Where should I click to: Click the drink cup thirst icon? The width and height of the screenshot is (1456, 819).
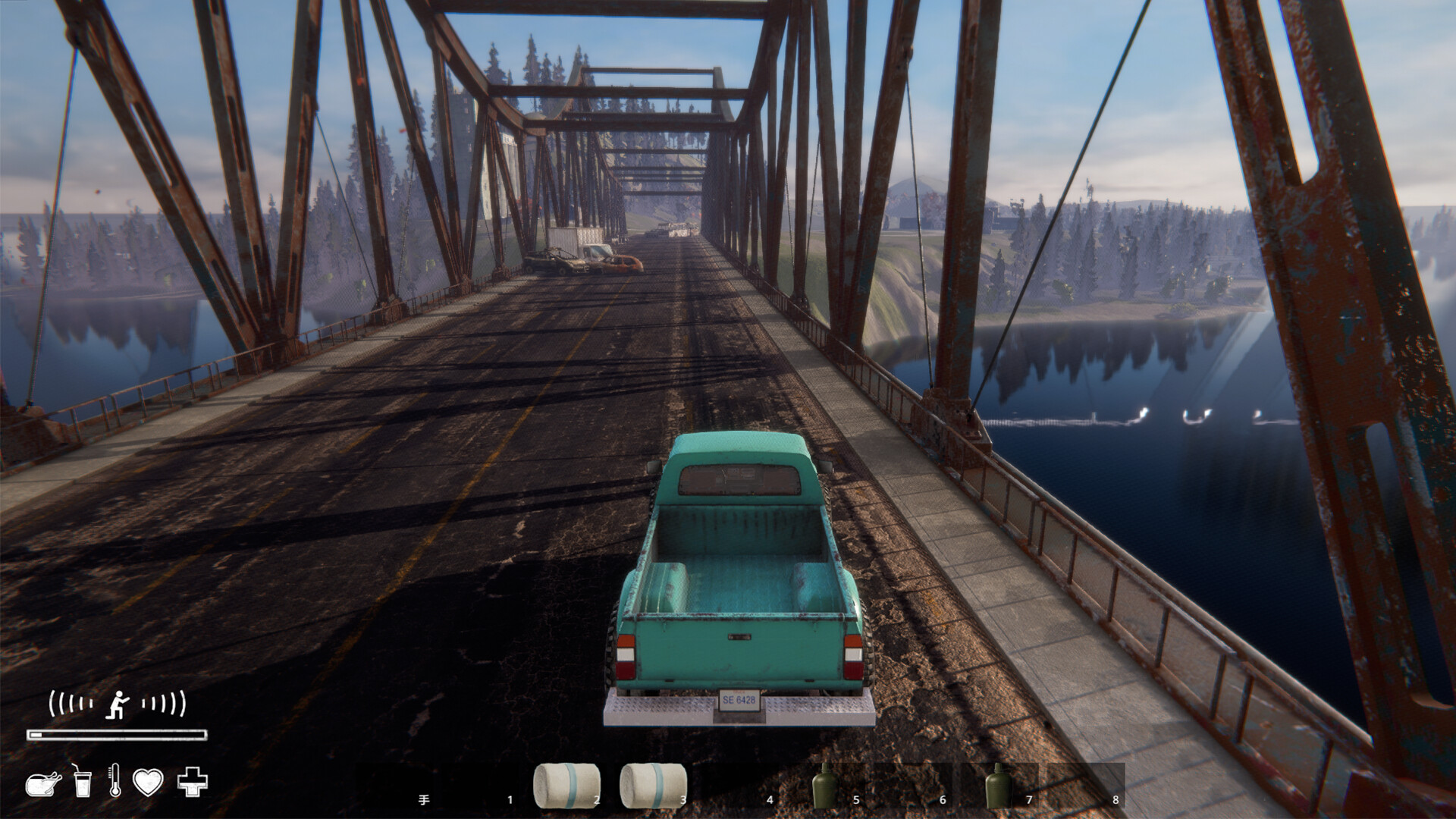(82, 781)
